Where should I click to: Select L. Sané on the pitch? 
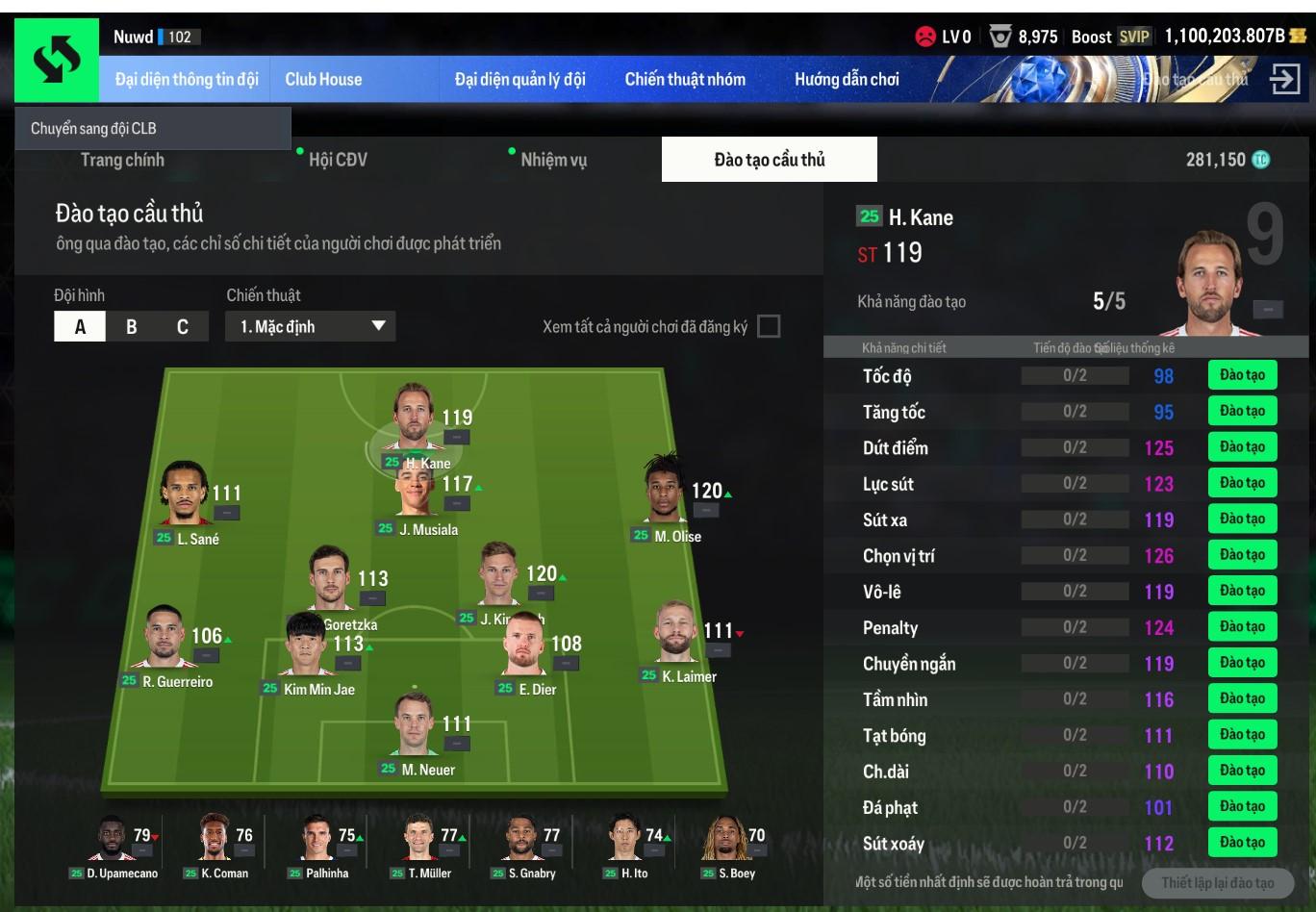point(186,500)
